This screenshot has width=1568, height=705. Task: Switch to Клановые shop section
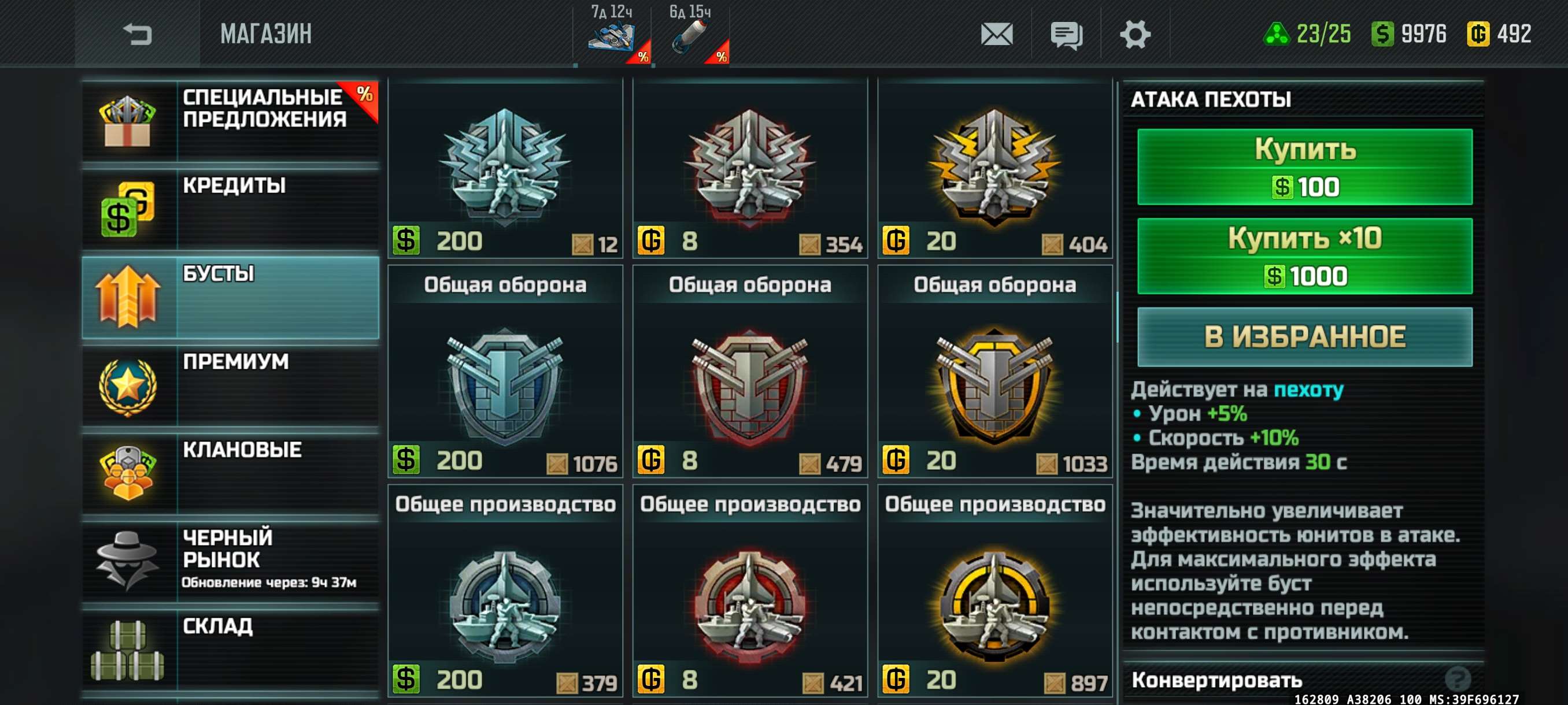click(x=230, y=473)
